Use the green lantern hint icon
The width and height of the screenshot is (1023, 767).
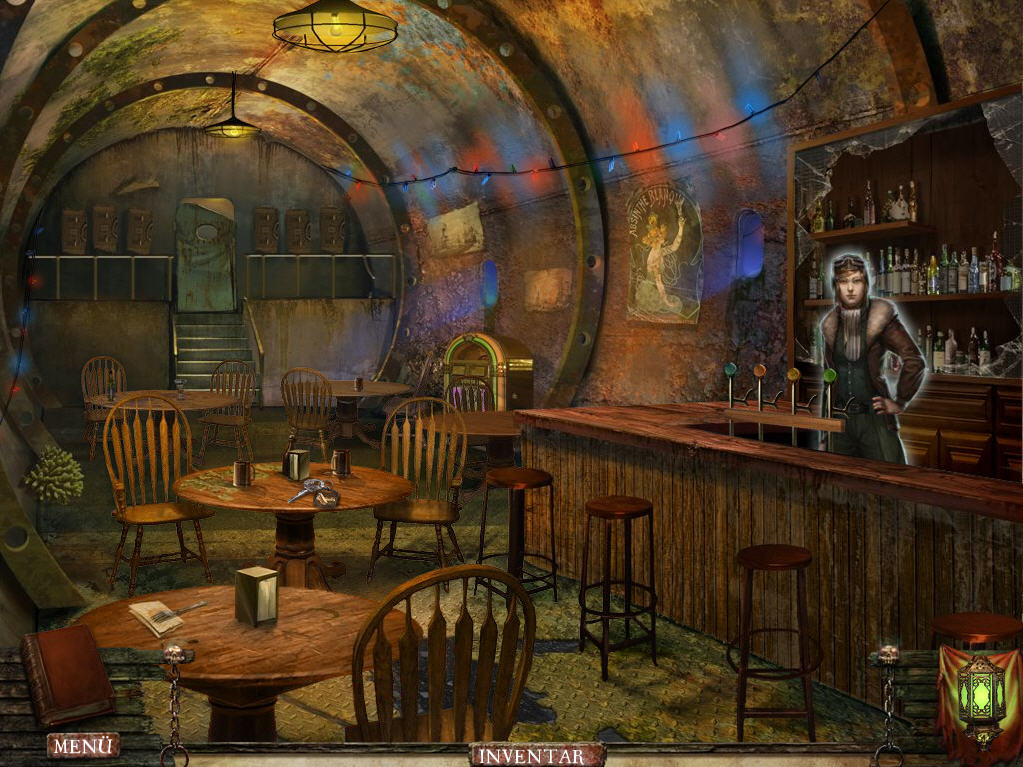pos(979,696)
